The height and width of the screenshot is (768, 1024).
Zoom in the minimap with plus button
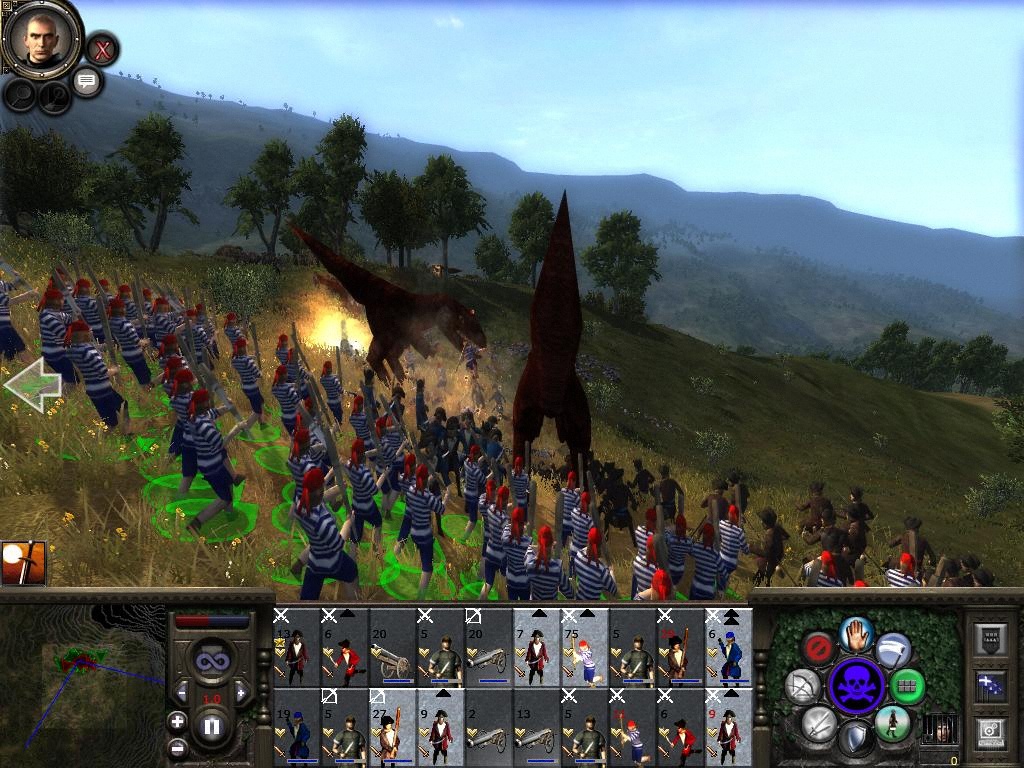(177, 721)
